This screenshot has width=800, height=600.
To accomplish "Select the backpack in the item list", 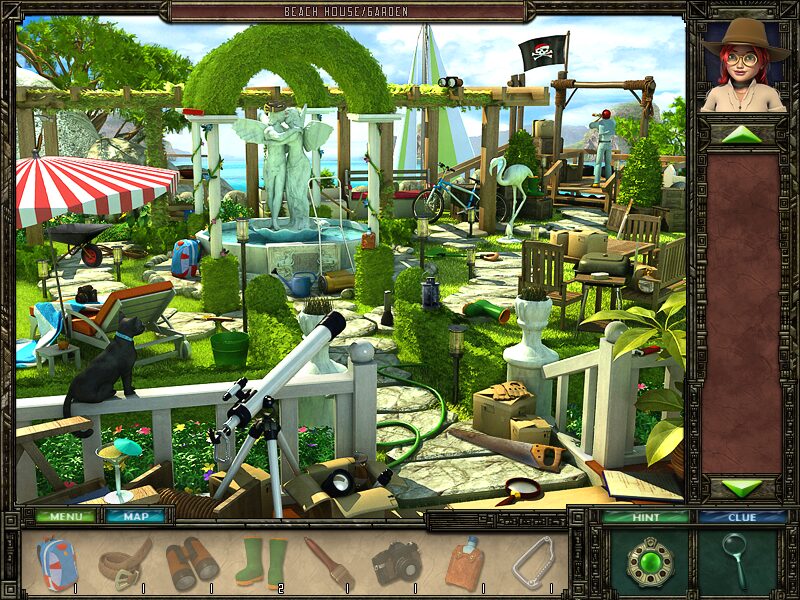I will click(x=56, y=563).
